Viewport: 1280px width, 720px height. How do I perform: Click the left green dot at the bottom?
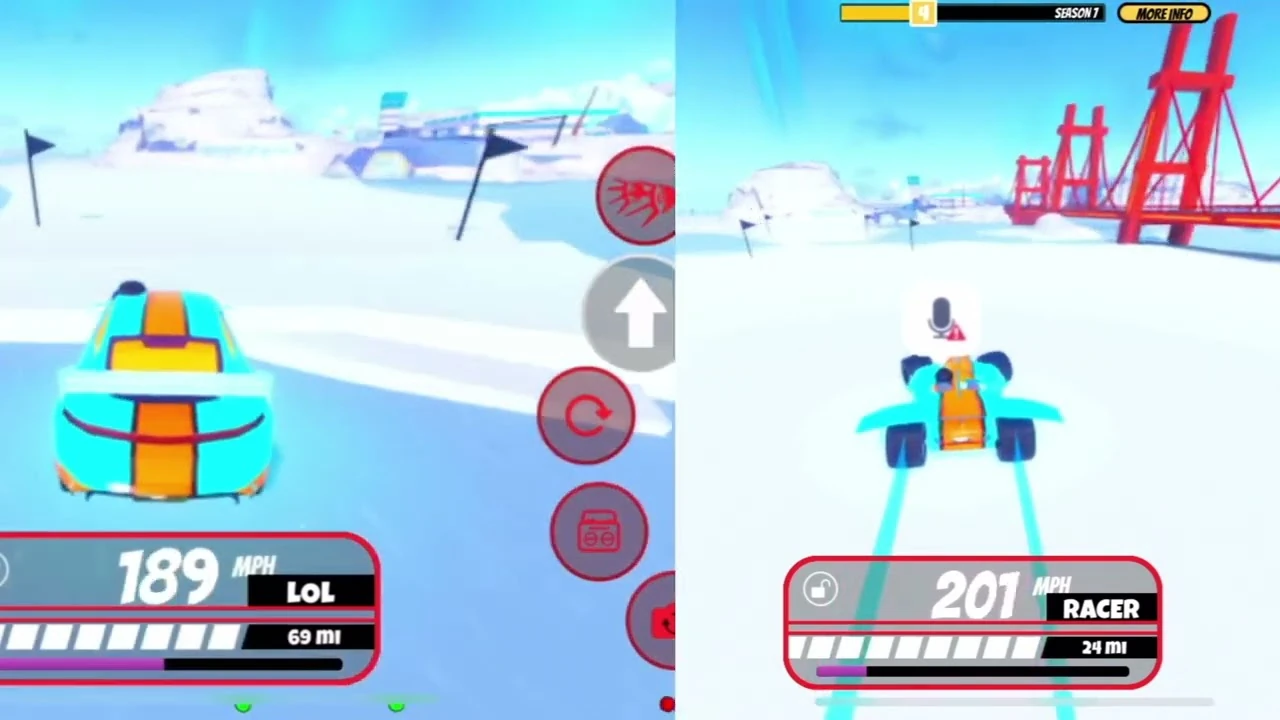(243, 707)
